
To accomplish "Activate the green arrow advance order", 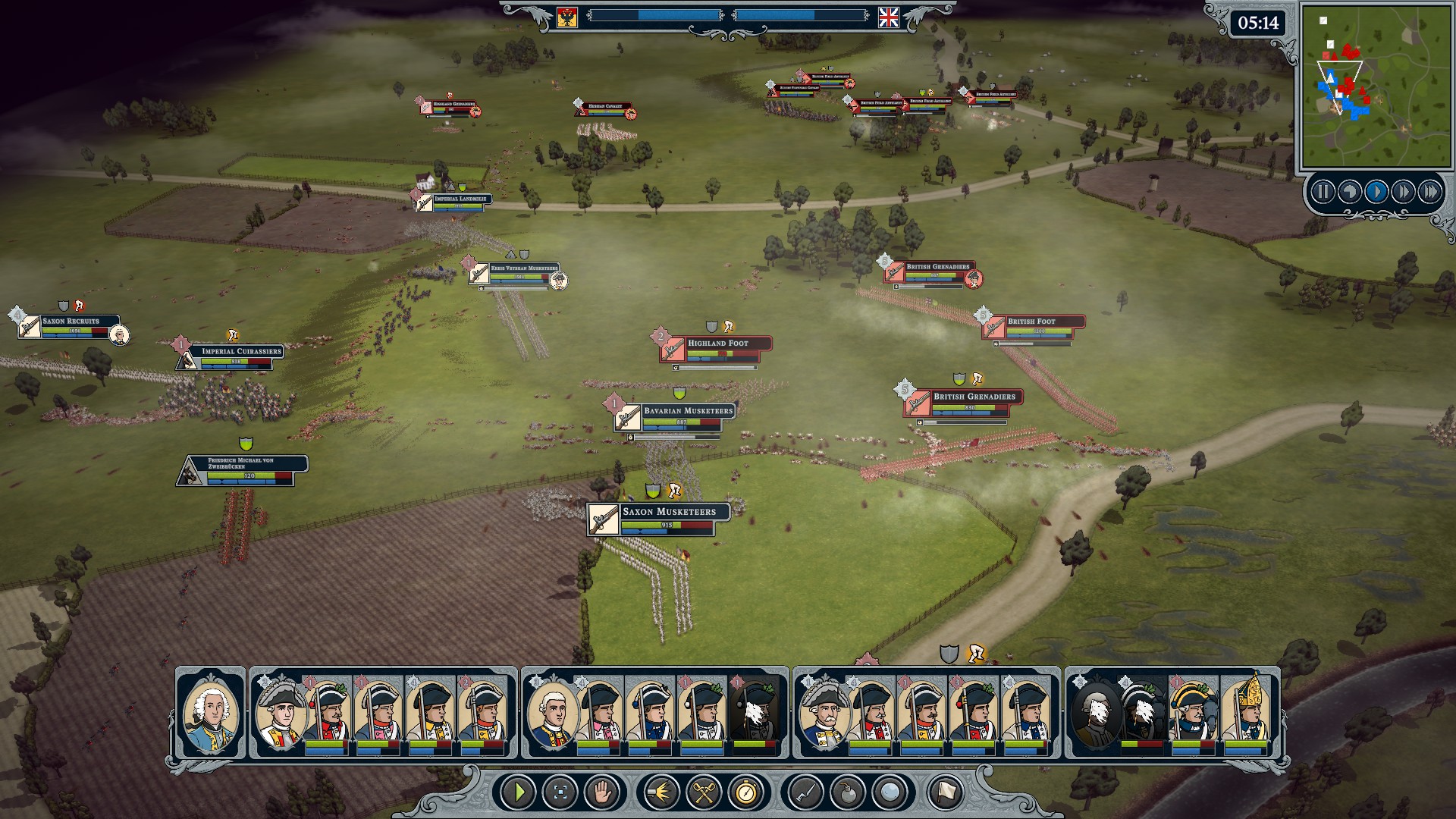I will (519, 793).
